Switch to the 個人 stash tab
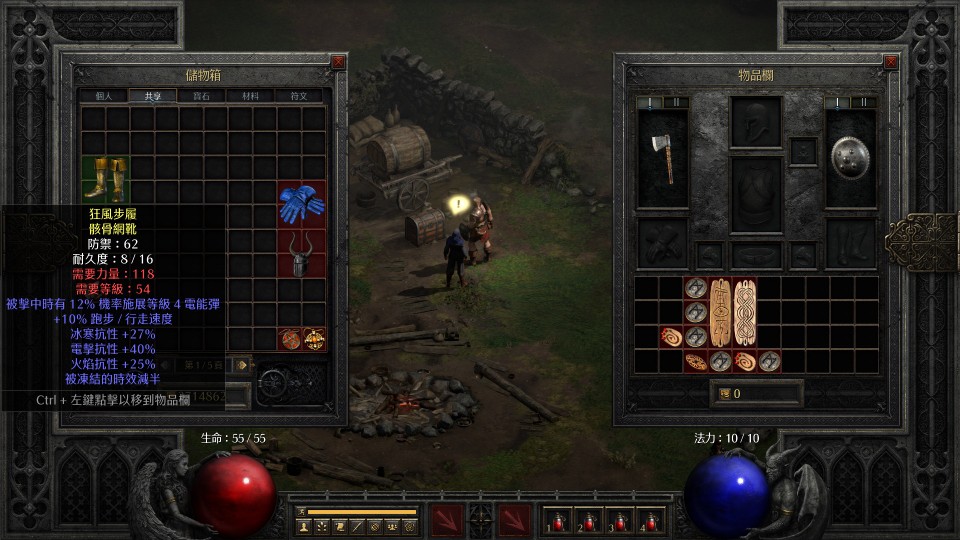 click(103, 96)
